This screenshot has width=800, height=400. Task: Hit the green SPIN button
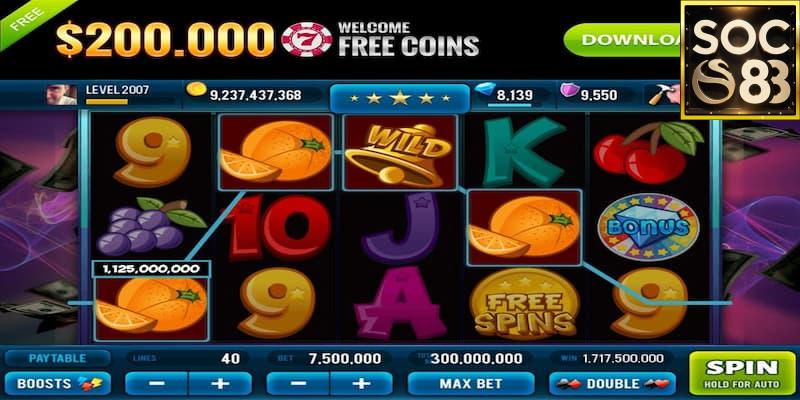[x=742, y=372]
